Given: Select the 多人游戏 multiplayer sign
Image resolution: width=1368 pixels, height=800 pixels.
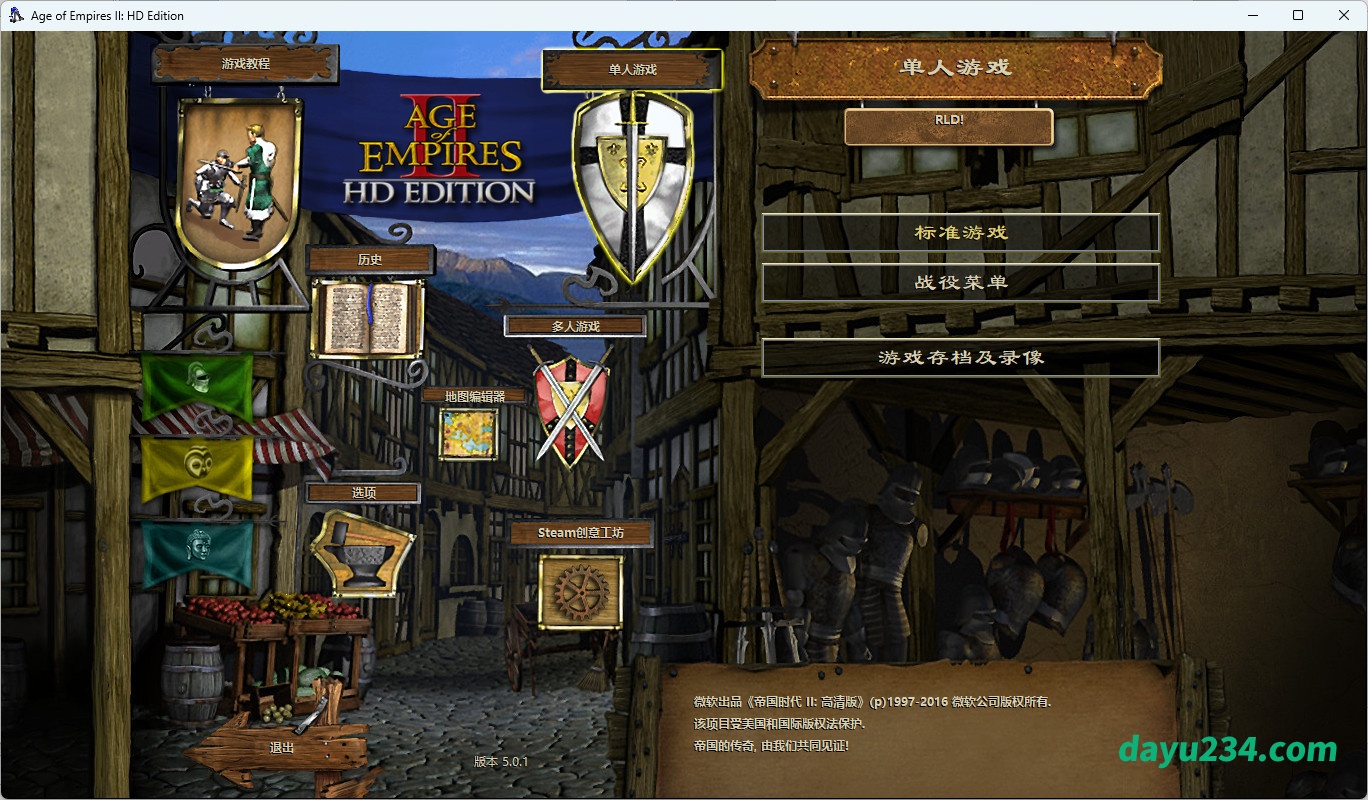Looking at the screenshot, I should tap(575, 326).
